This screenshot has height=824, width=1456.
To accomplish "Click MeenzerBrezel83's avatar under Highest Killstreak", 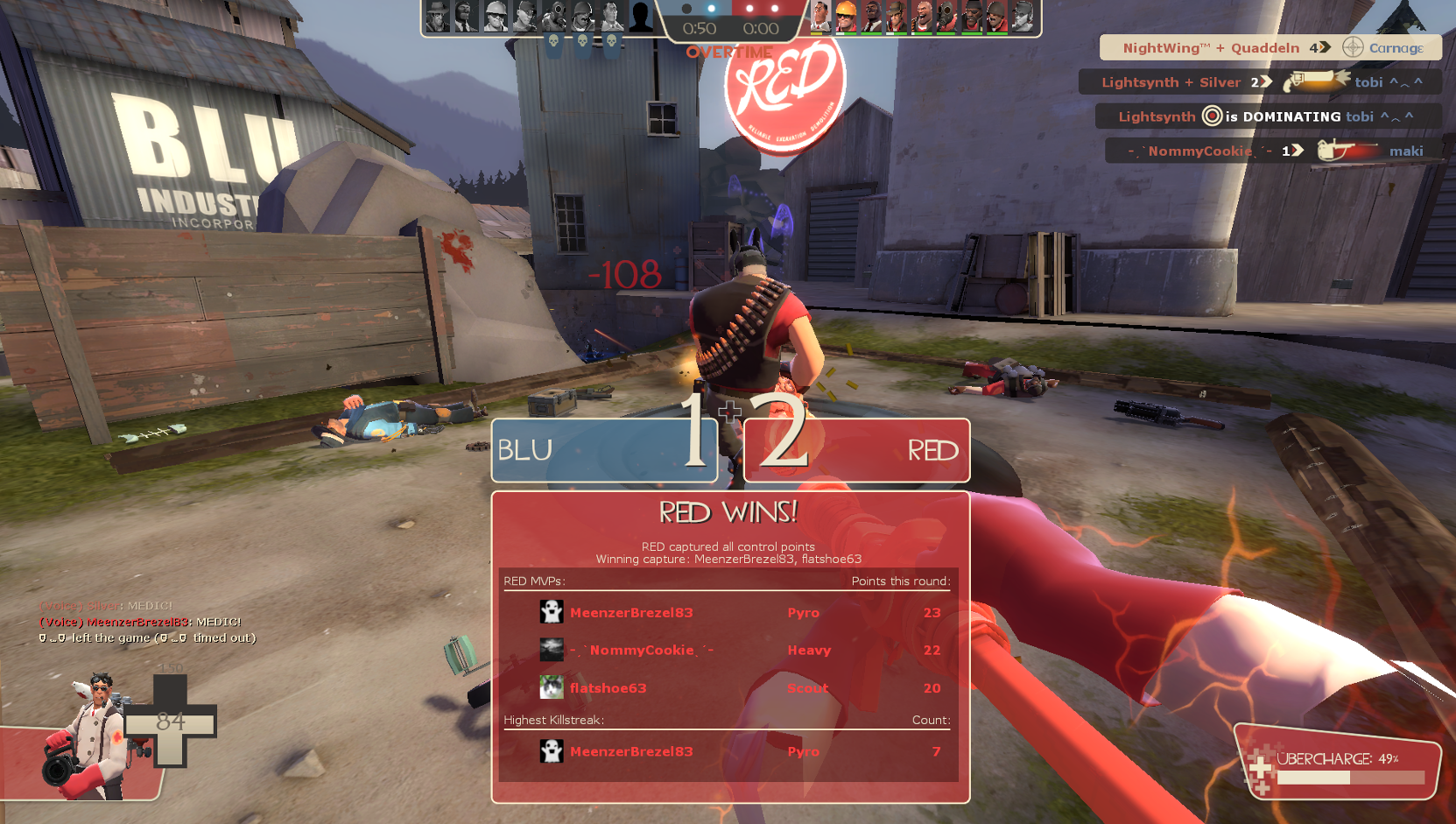I will pyautogui.click(x=552, y=751).
